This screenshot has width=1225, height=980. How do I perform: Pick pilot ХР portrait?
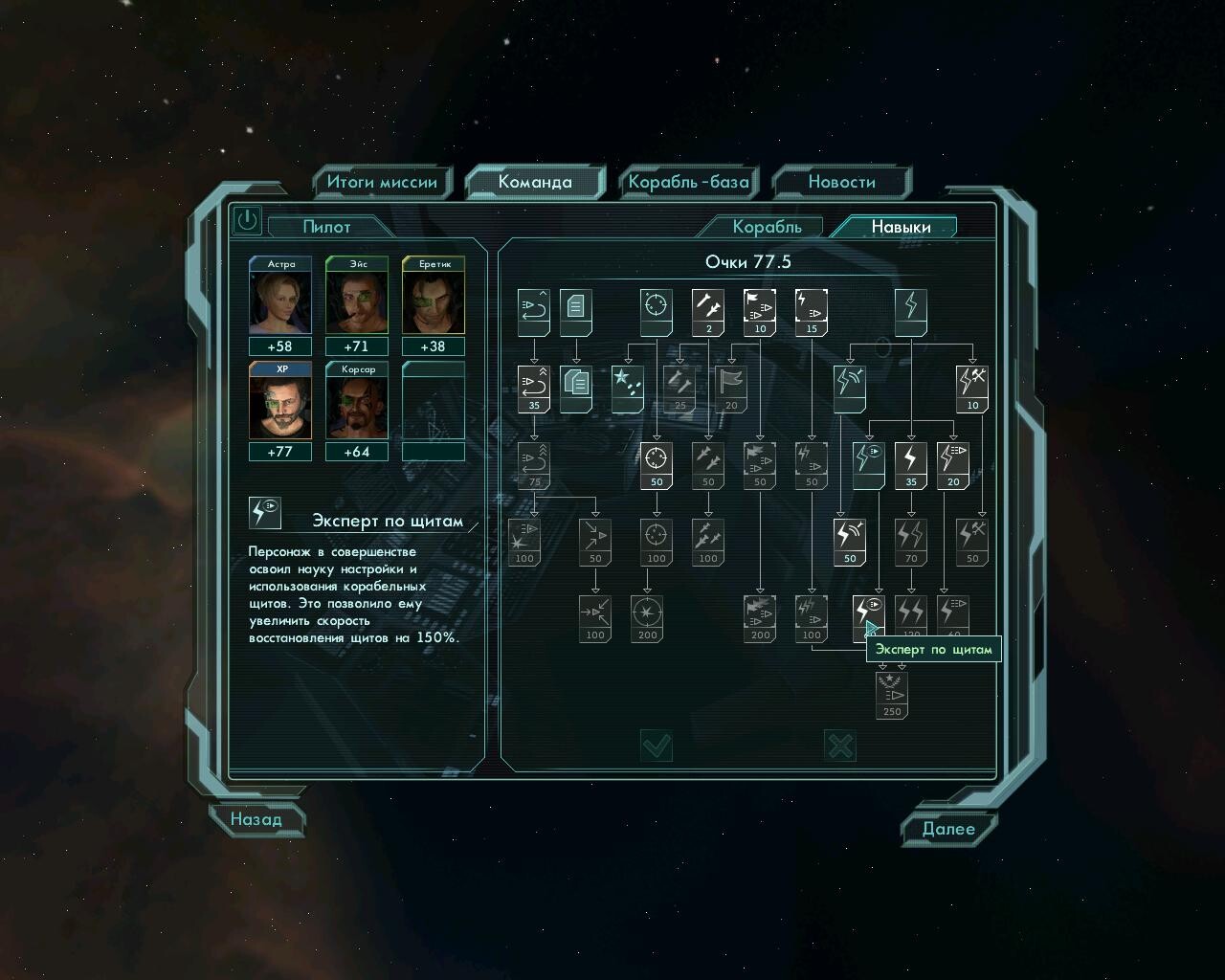coord(280,408)
